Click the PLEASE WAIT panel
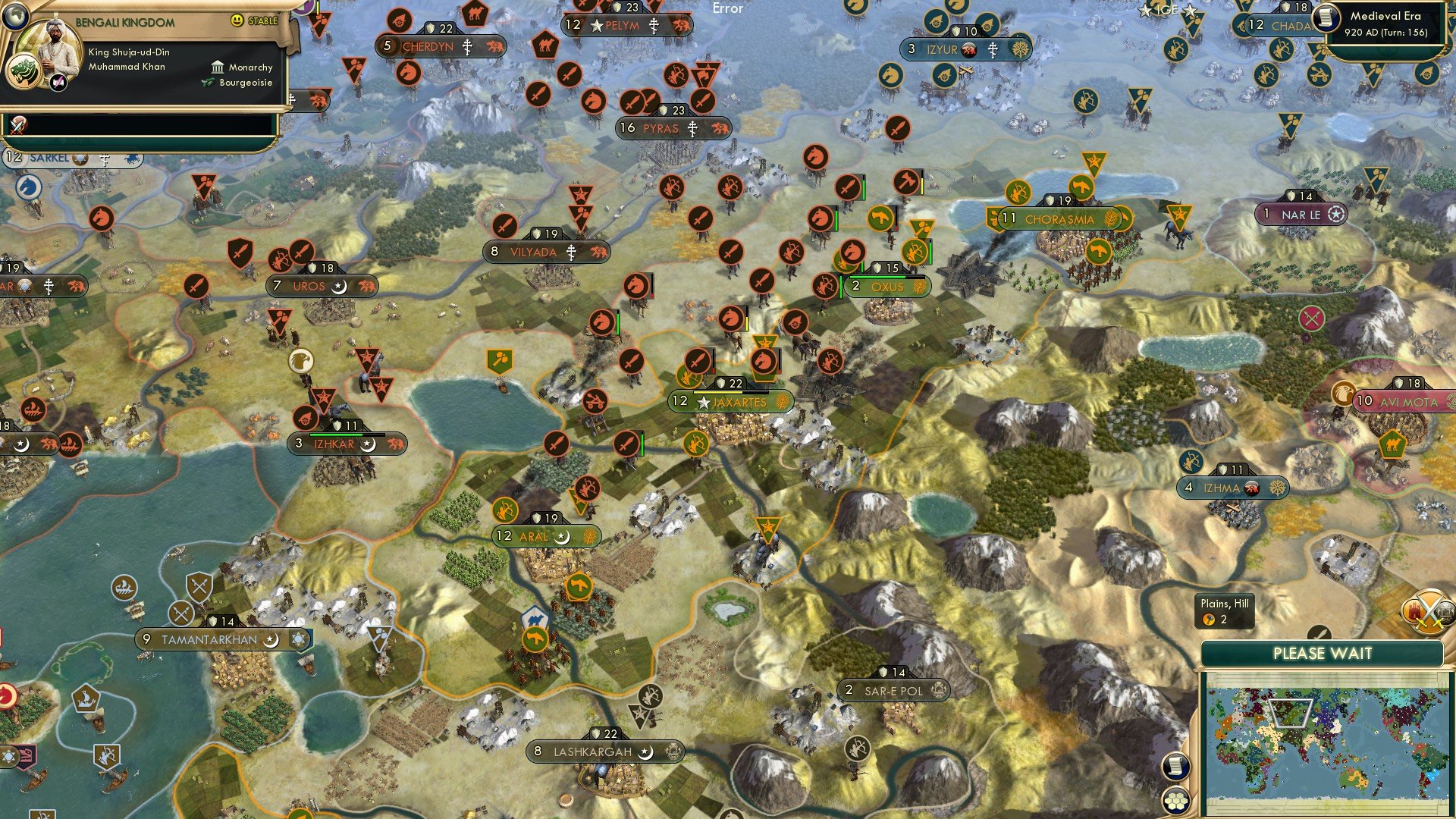1456x819 pixels. point(1323,652)
